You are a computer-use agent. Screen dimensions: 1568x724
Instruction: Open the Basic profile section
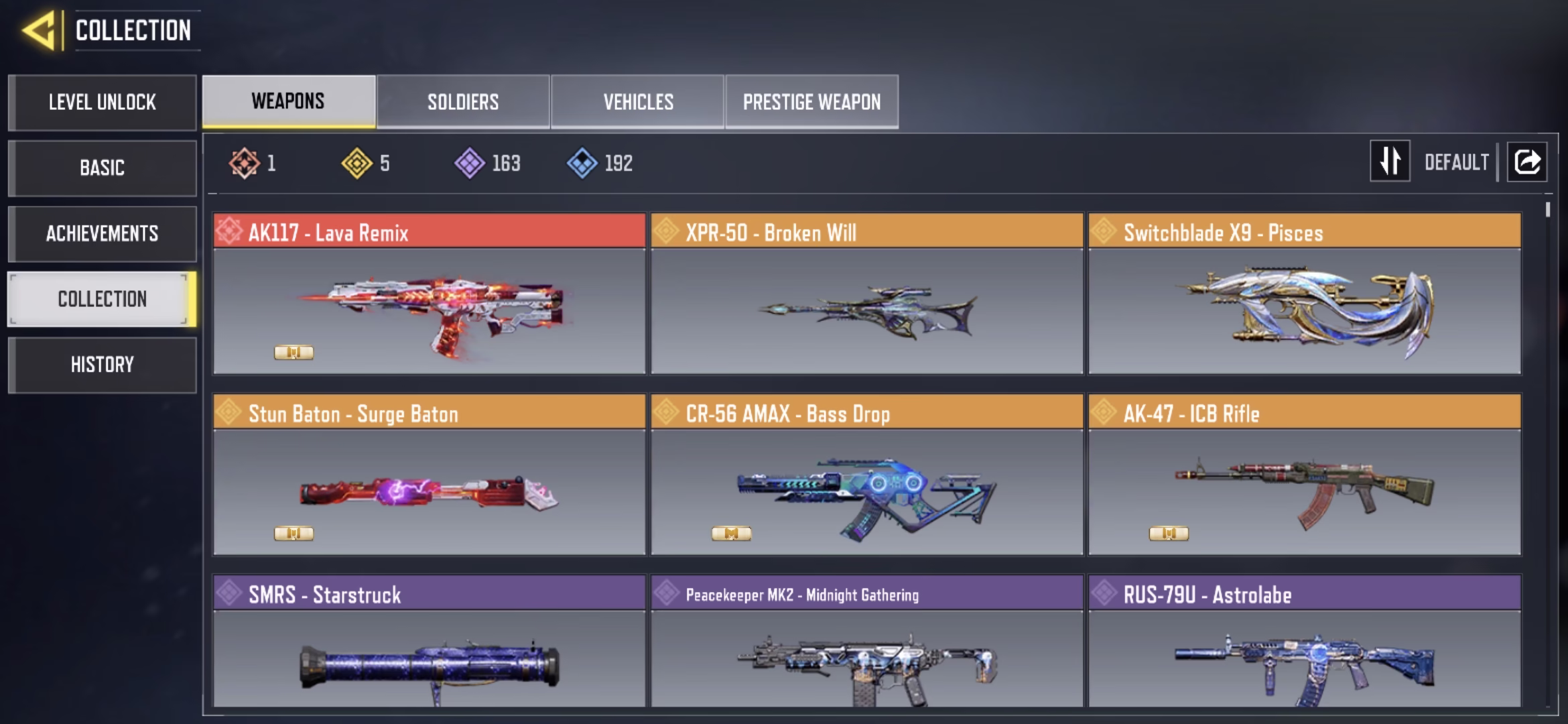(x=103, y=168)
